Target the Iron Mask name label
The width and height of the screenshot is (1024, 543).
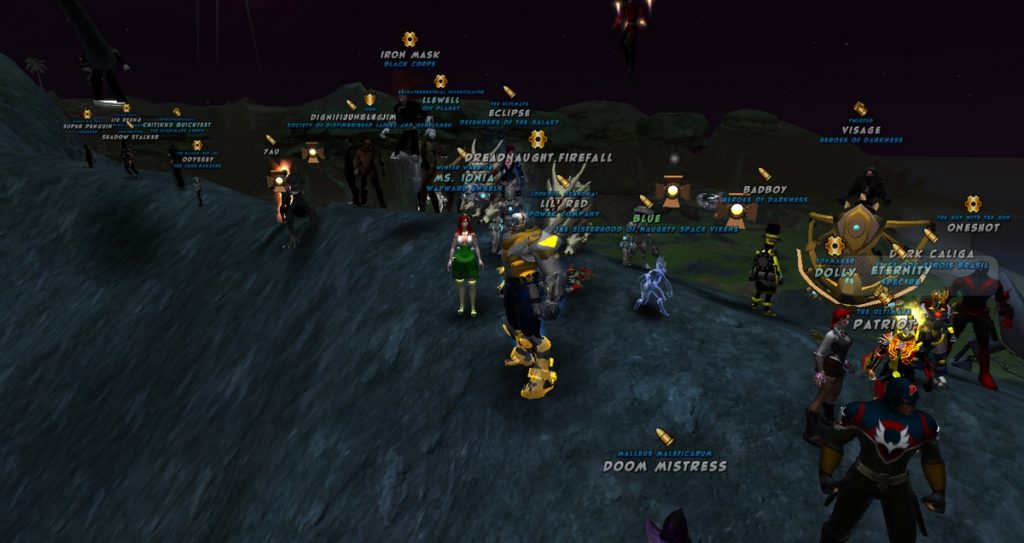(410, 55)
